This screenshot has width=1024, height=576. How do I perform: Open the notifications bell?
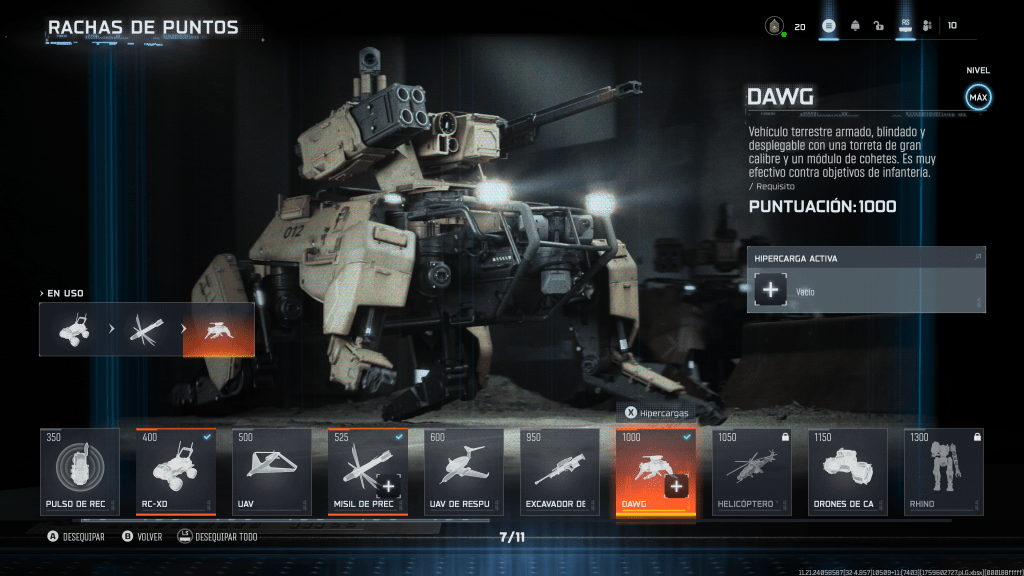point(855,26)
